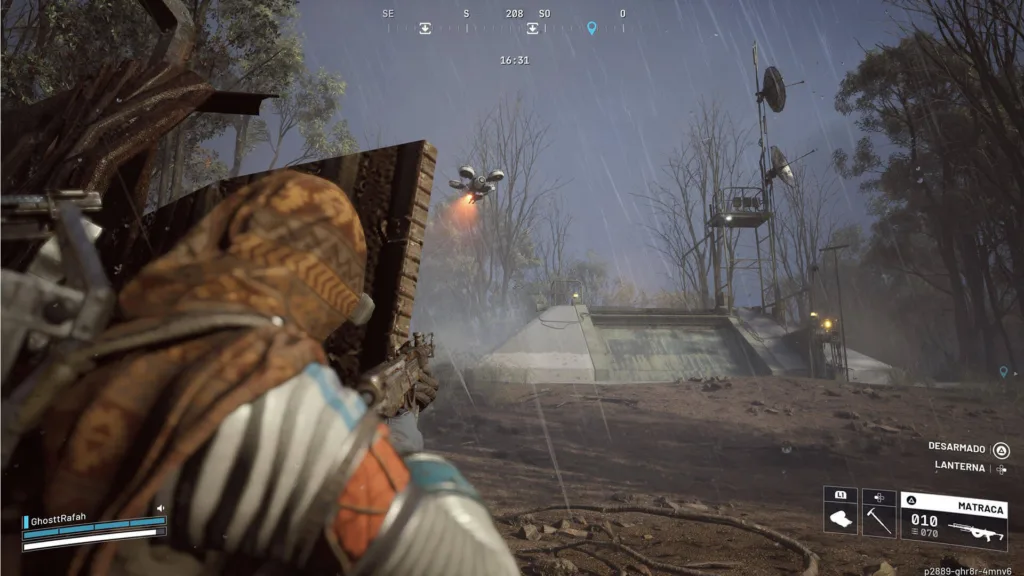Select the pickaxe tool slot

point(879,518)
